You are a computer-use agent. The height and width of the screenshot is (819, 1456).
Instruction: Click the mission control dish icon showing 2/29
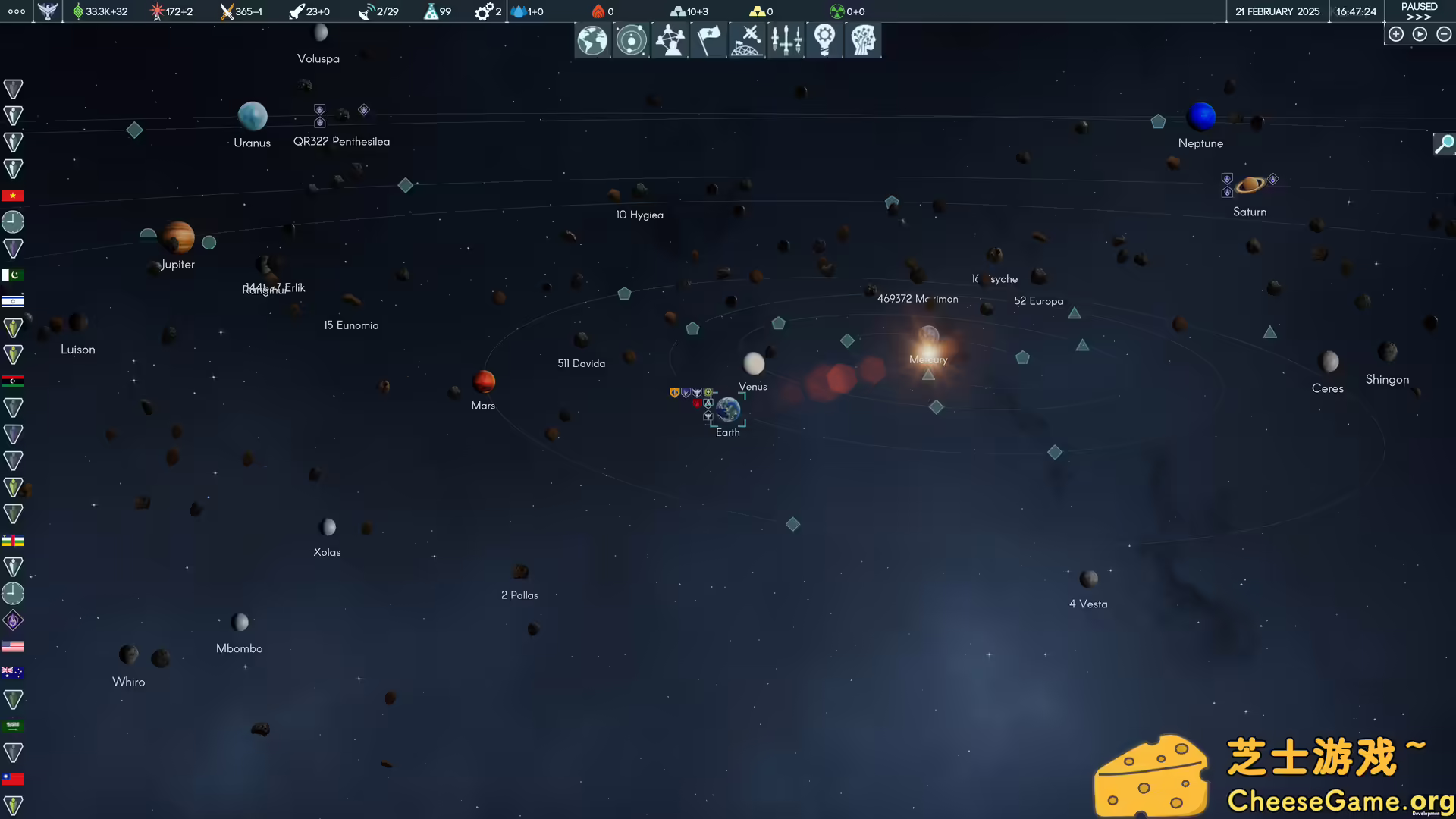coord(366,11)
